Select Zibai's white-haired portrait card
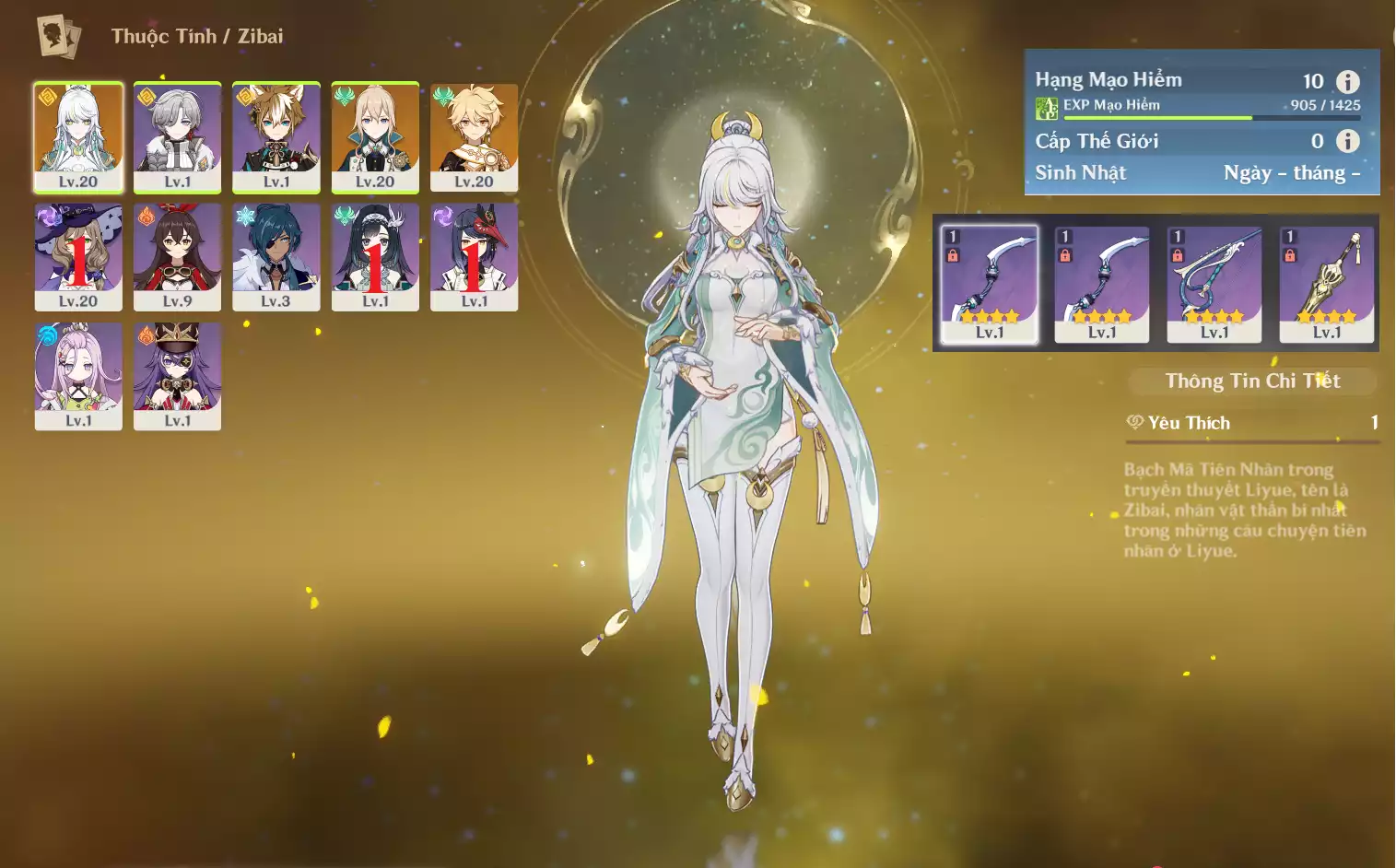 78,136
